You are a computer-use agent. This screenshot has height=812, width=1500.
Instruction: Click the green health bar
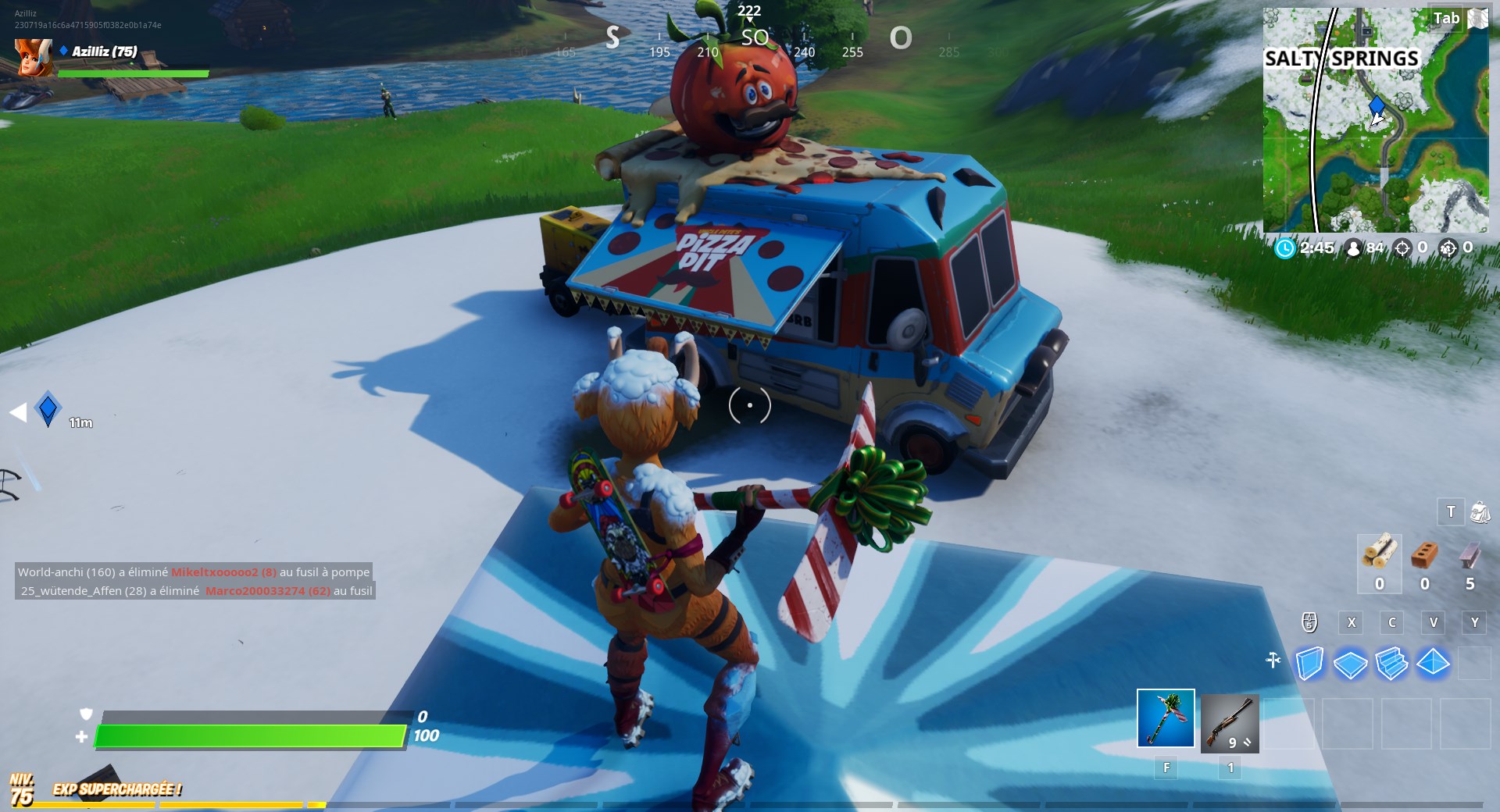coord(250,735)
